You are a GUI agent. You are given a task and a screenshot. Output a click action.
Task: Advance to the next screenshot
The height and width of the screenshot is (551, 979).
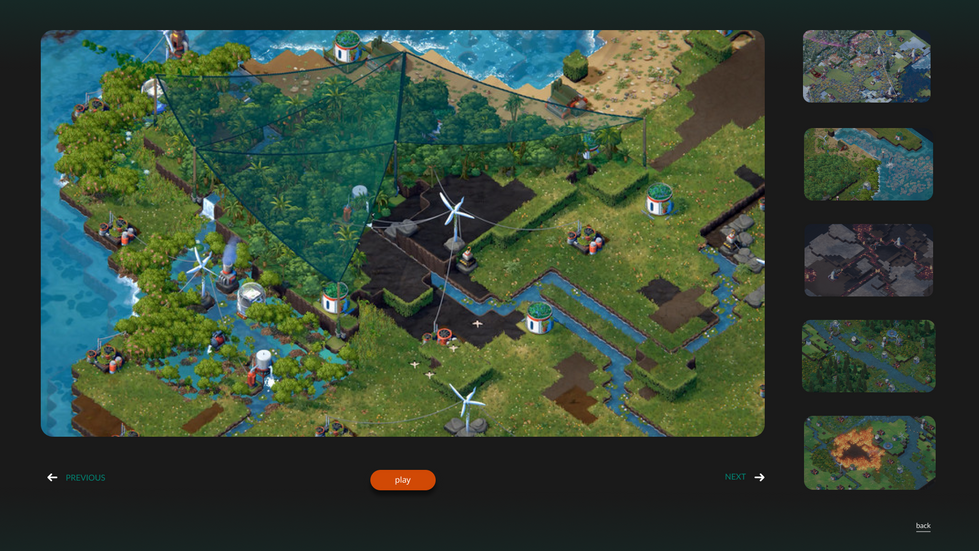(x=744, y=477)
